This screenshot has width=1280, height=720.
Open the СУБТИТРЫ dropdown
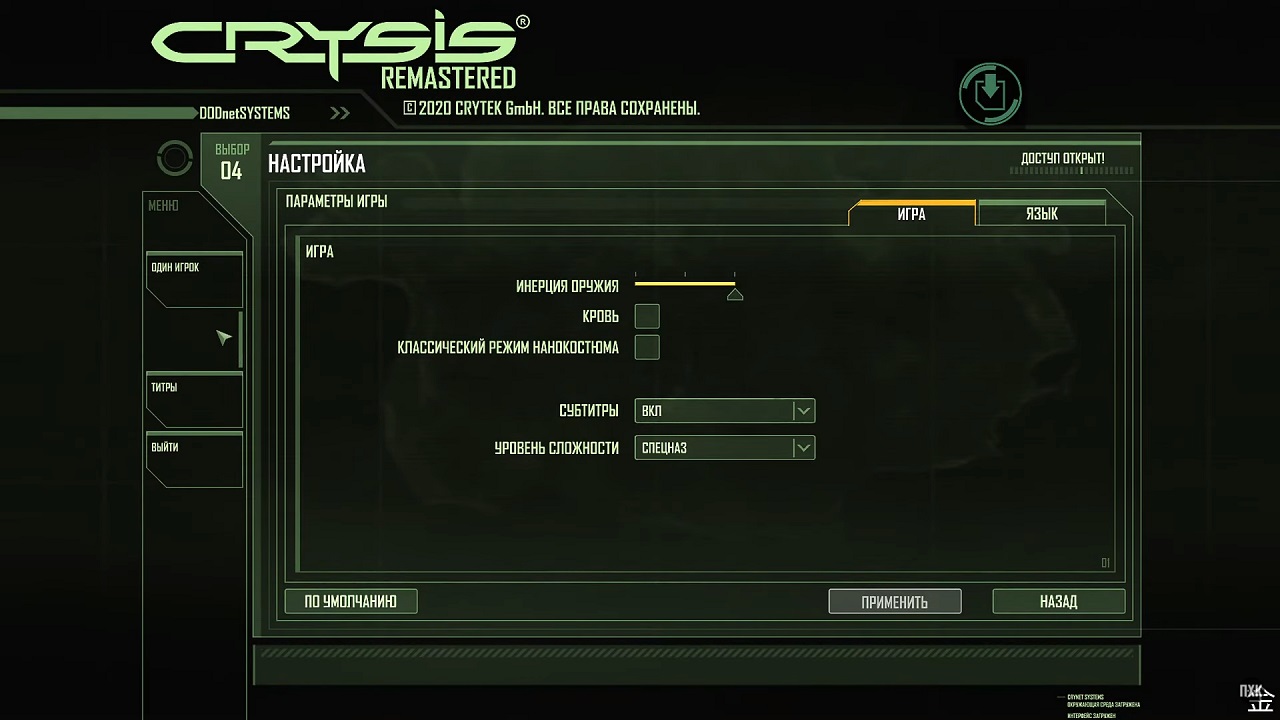click(724, 411)
